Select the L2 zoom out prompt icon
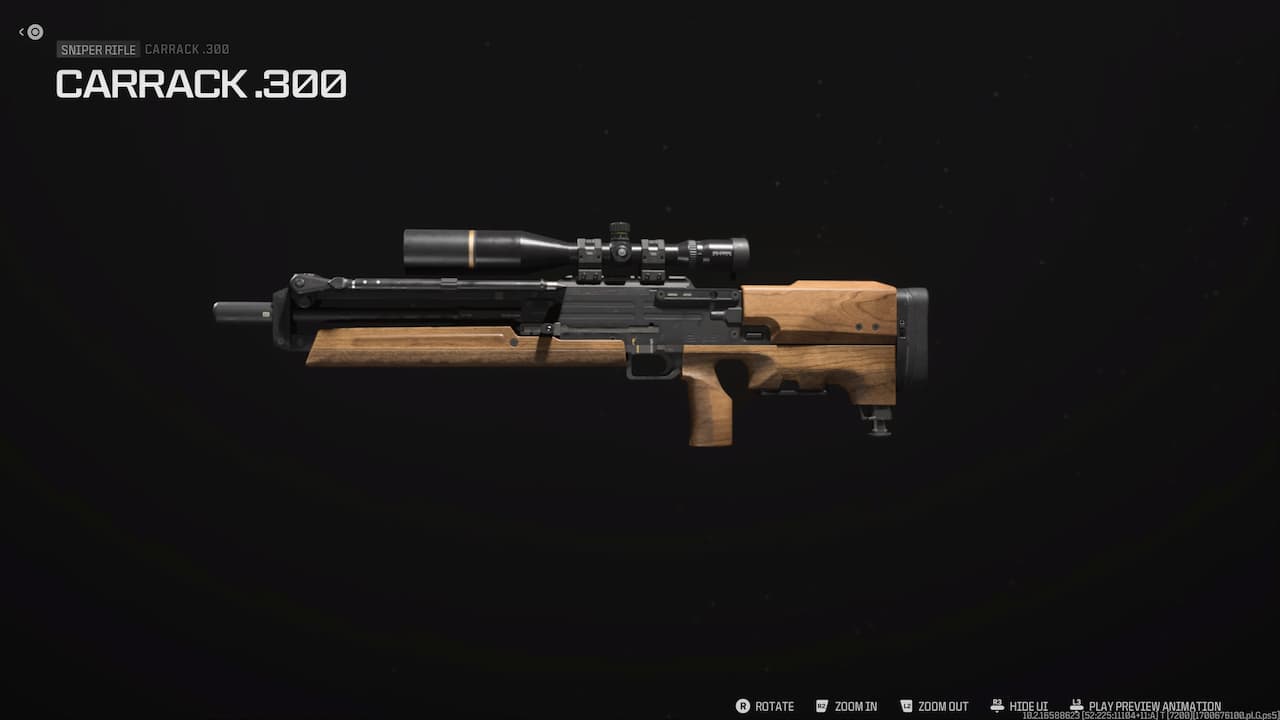This screenshot has width=1280, height=720. tap(906, 706)
